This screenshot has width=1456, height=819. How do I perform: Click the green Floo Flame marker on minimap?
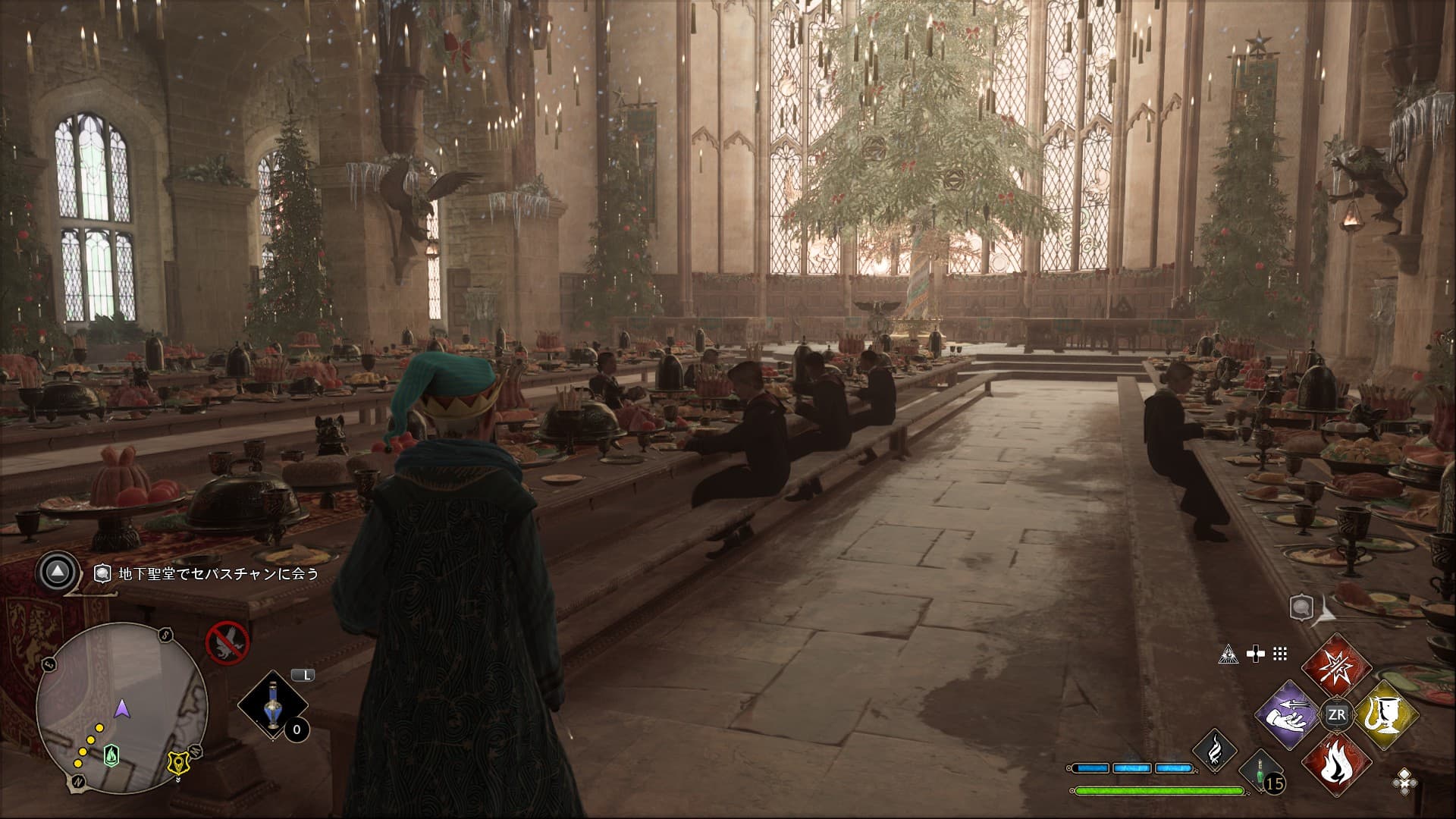click(x=111, y=754)
